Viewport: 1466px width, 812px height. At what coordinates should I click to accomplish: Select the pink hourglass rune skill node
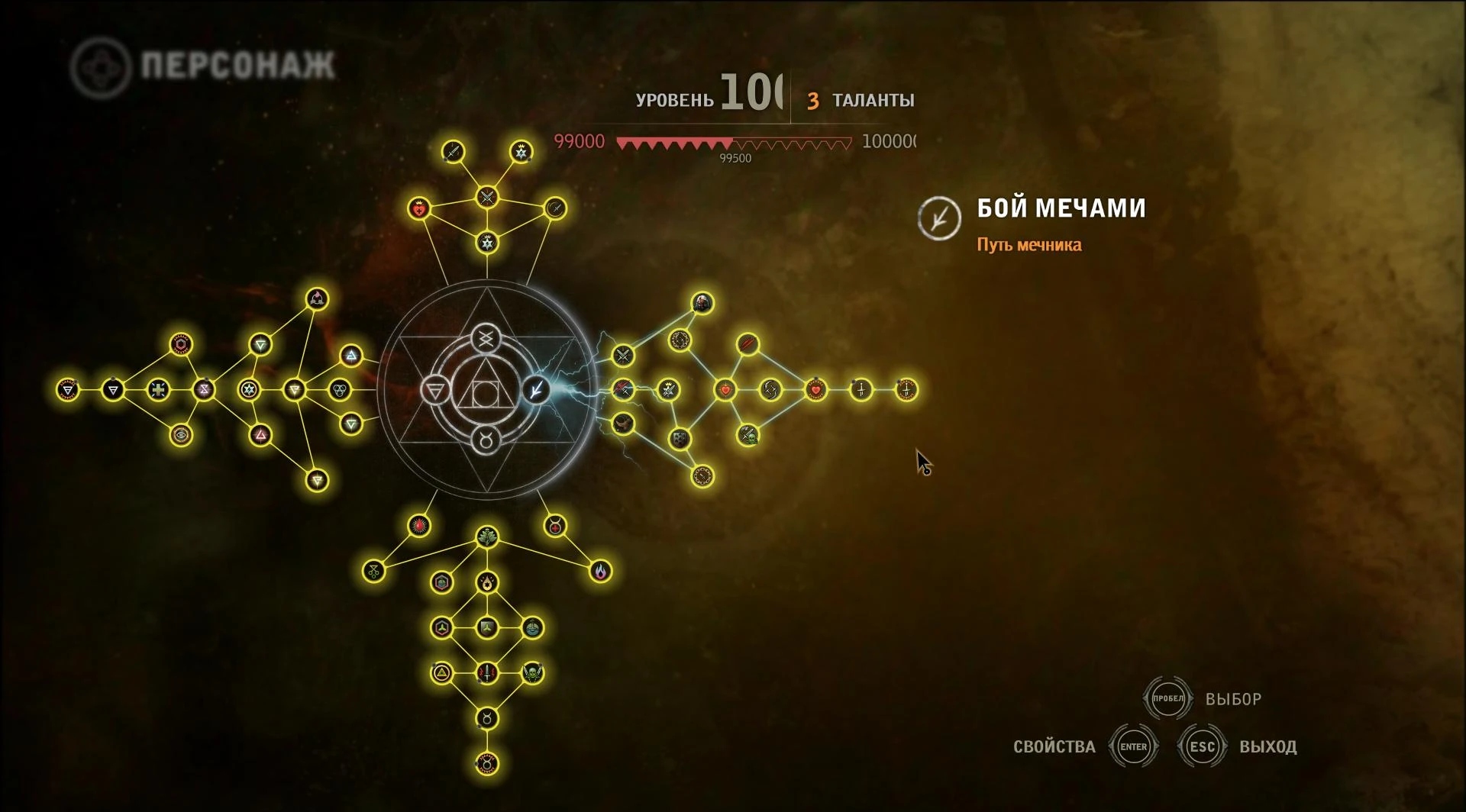tap(204, 390)
